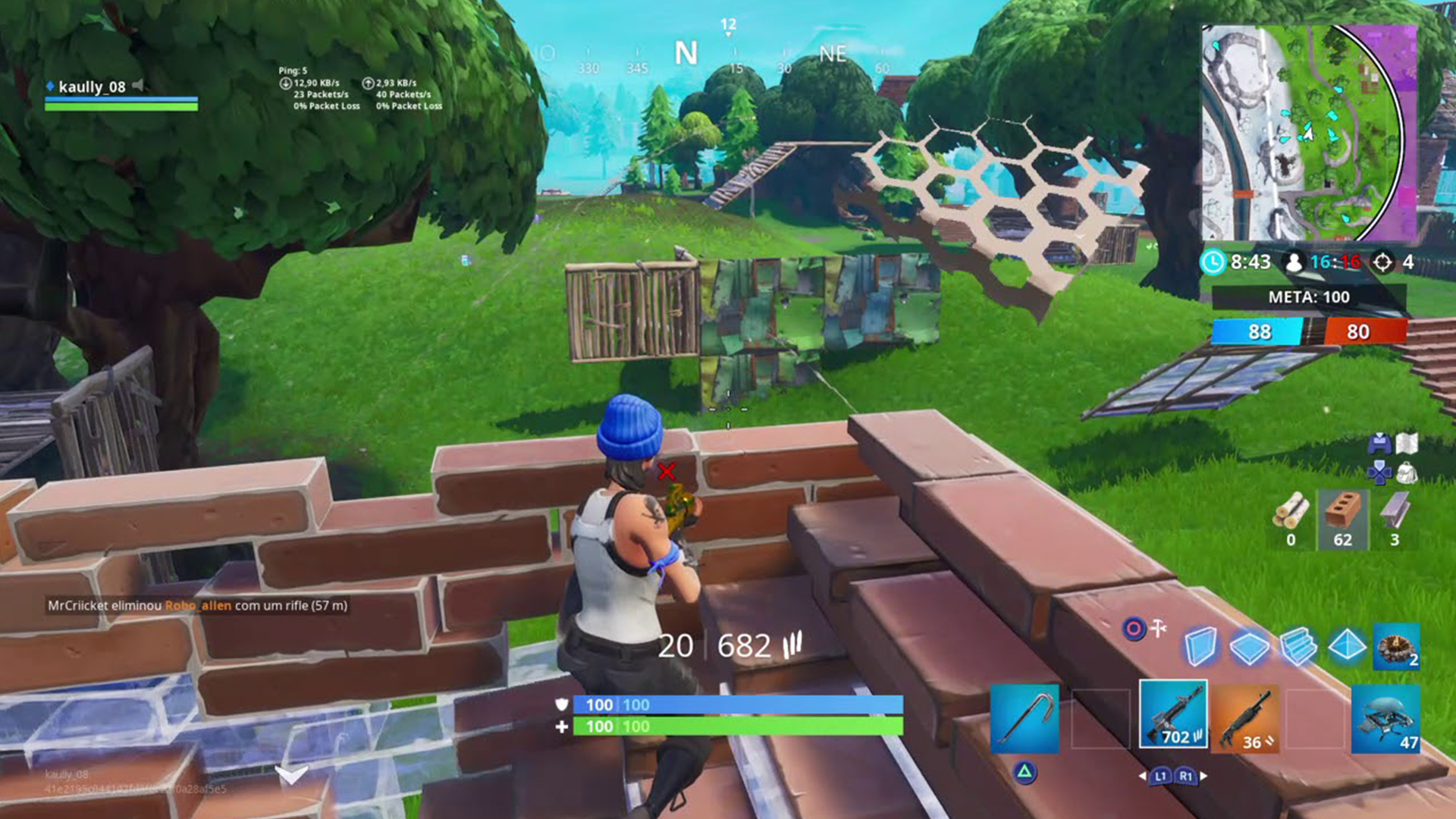Select the floor build piece icon
The height and width of the screenshot is (819, 1456).
(x=1250, y=647)
